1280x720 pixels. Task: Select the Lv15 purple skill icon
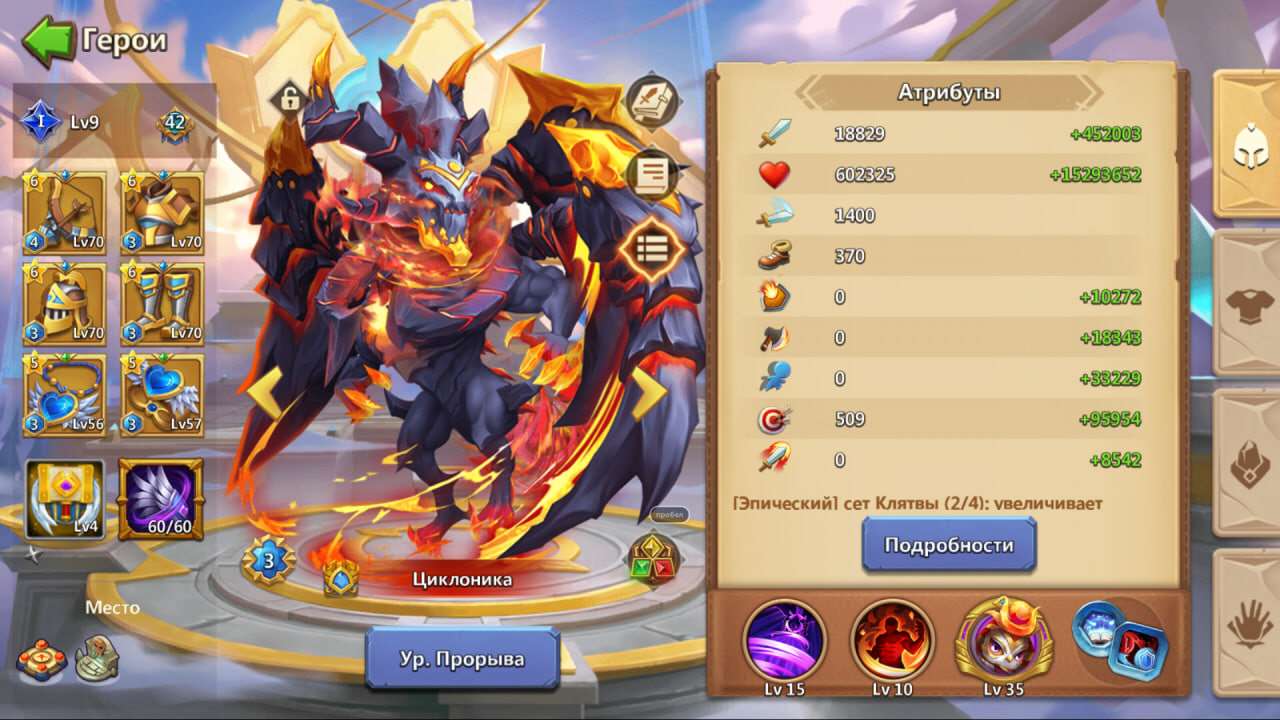(785, 645)
